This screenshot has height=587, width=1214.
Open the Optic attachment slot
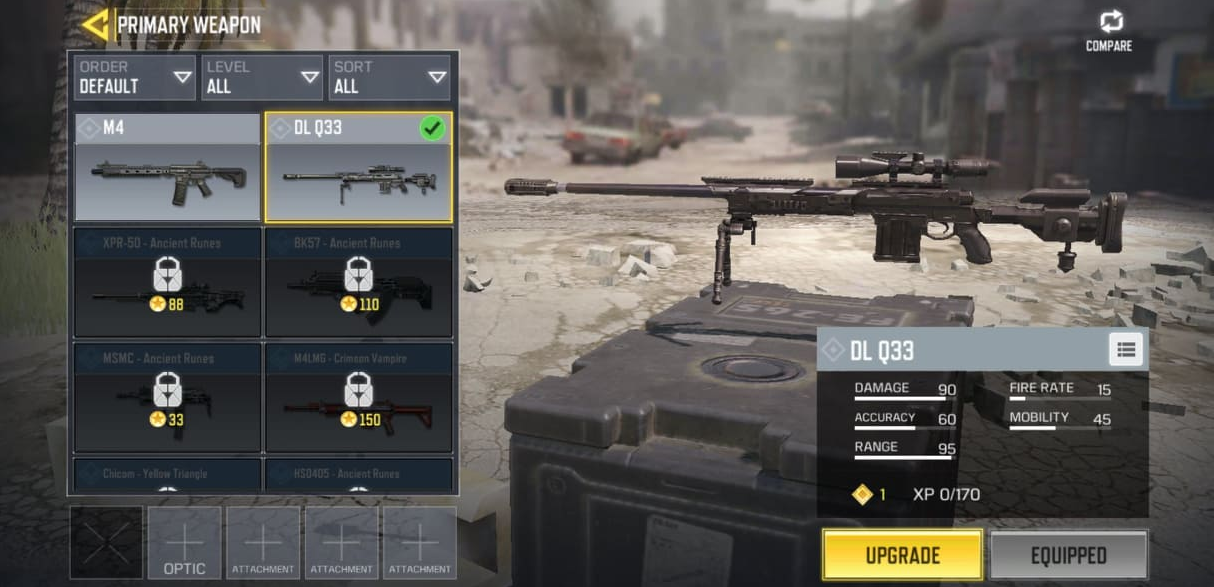tap(184, 543)
